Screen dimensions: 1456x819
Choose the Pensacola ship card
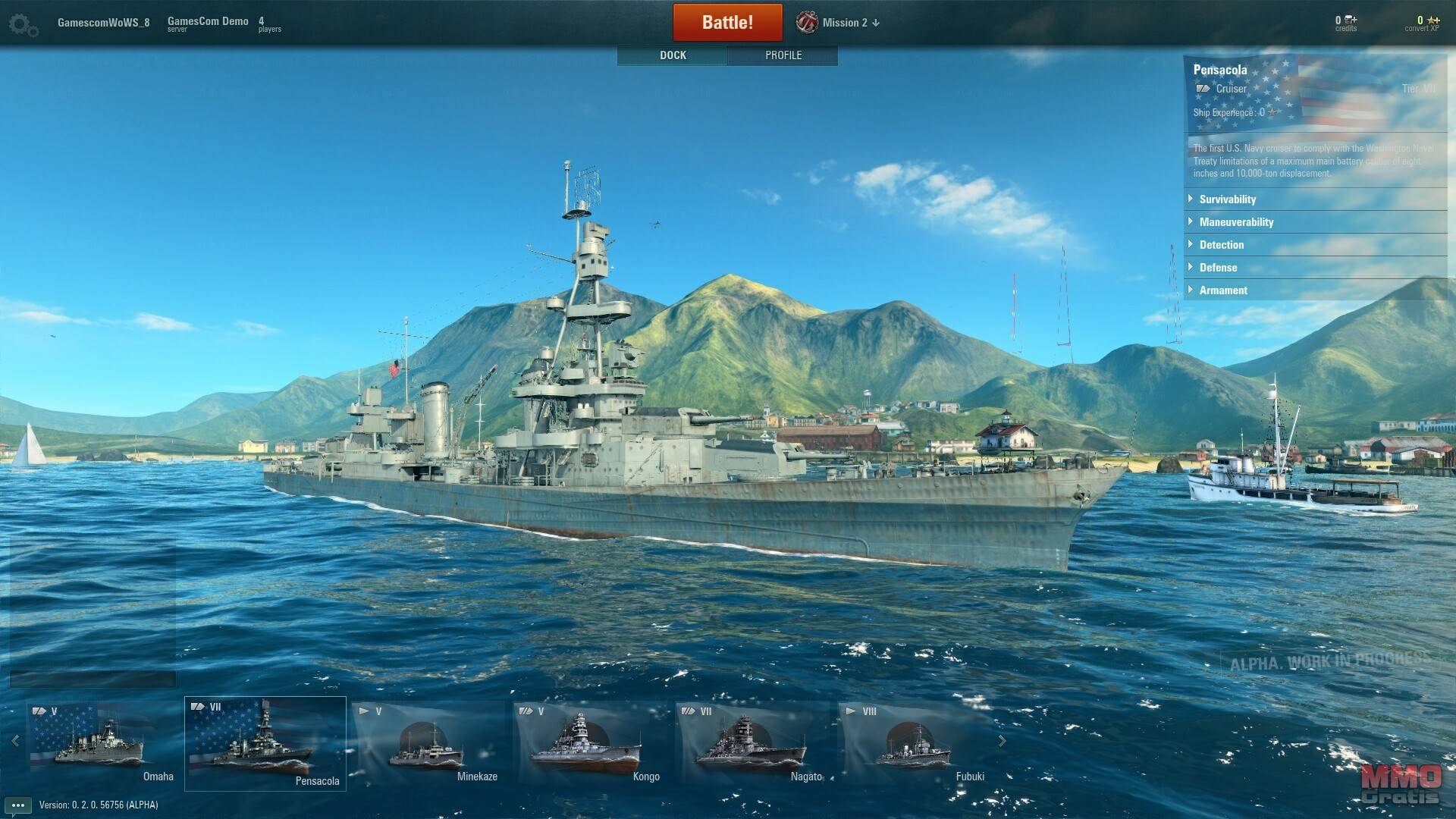click(x=265, y=743)
